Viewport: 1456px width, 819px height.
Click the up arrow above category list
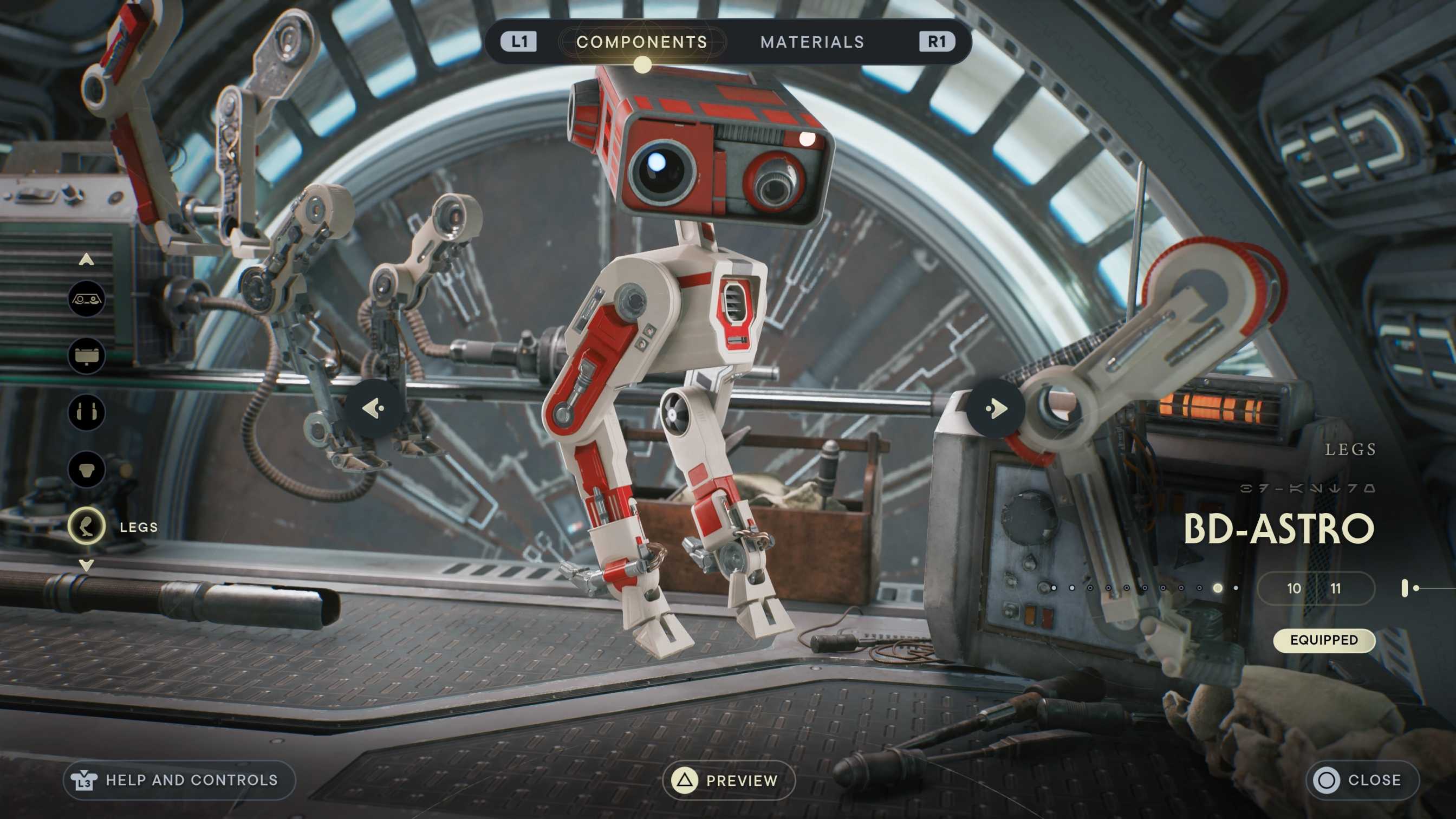click(87, 259)
